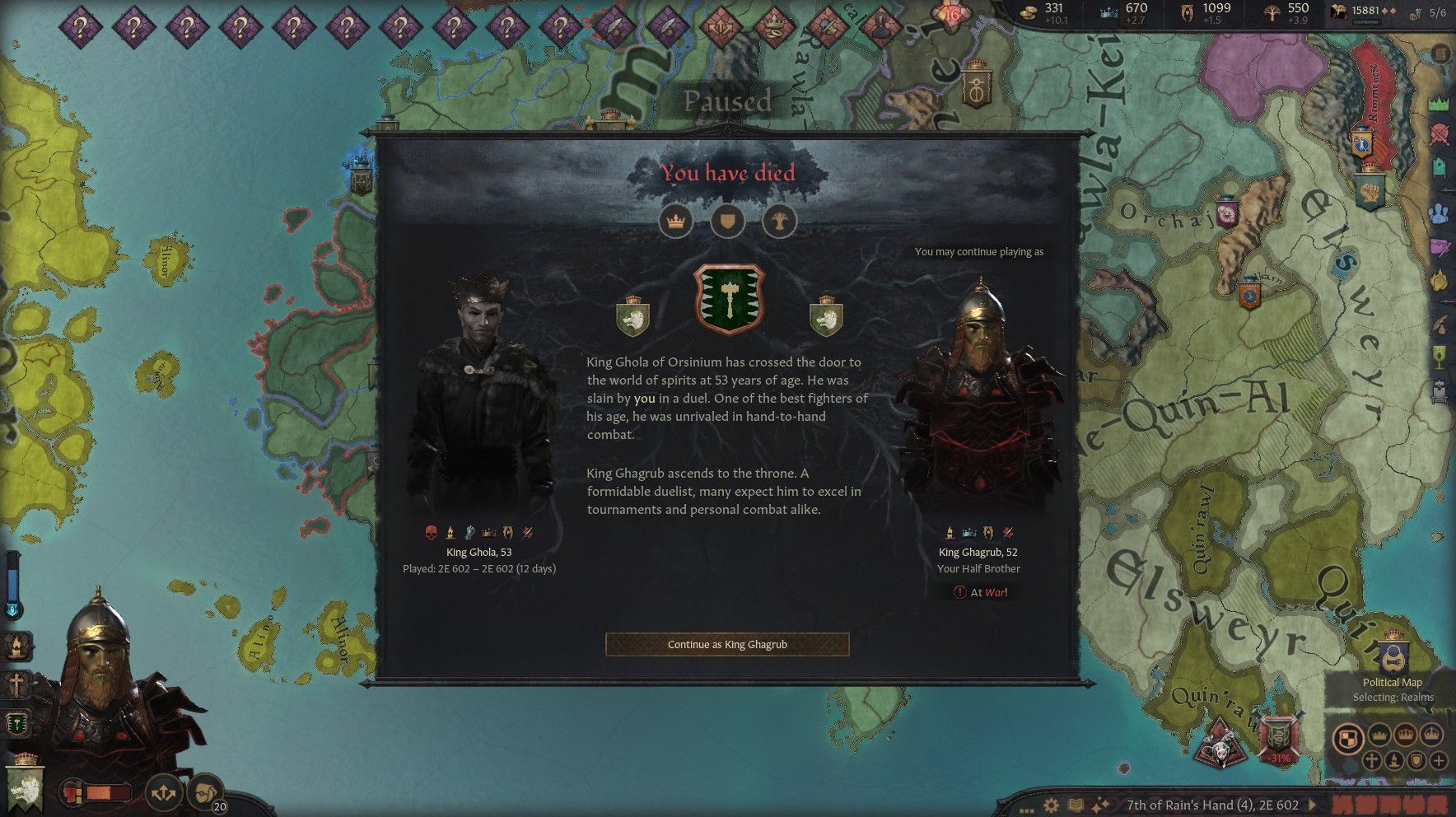Open the encyclopedia book icon
The width and height of the screenshot is (1456, 817).
(1076, 805)
